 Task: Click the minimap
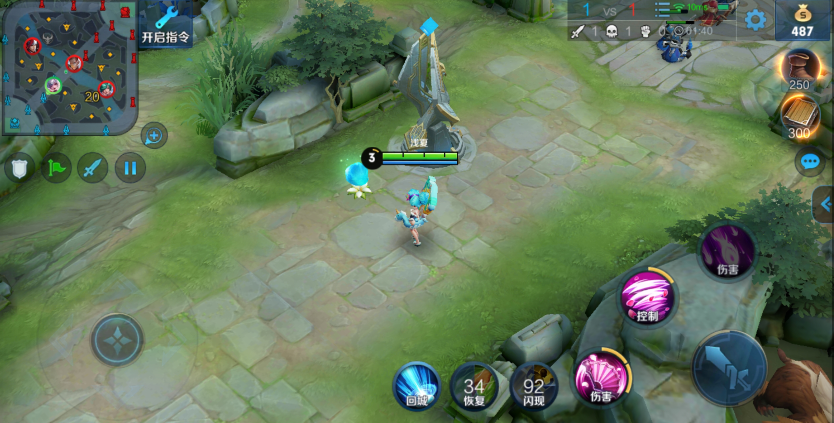pos(69,67)
